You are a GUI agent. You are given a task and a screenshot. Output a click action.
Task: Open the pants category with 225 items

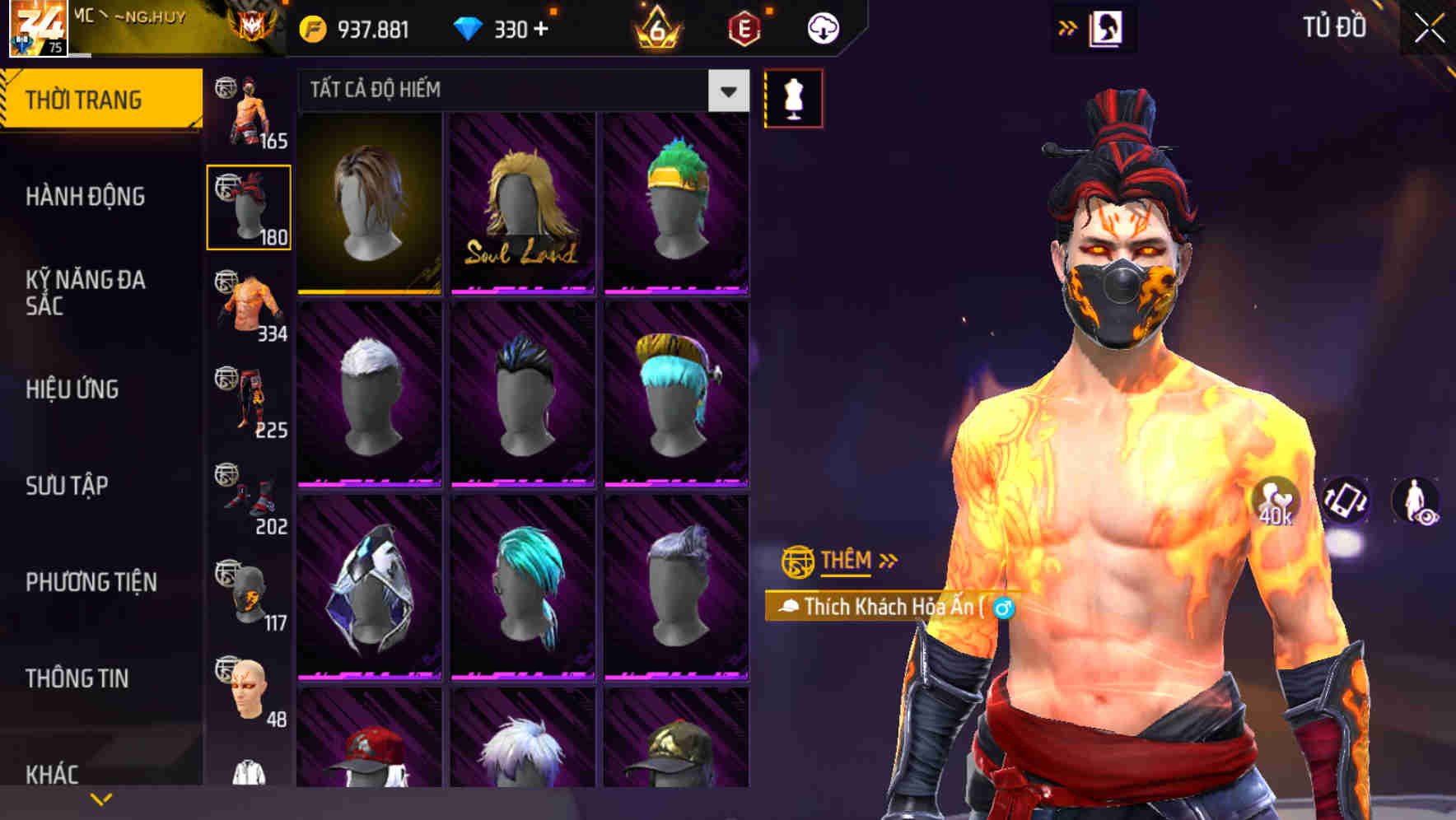(247, 403)
